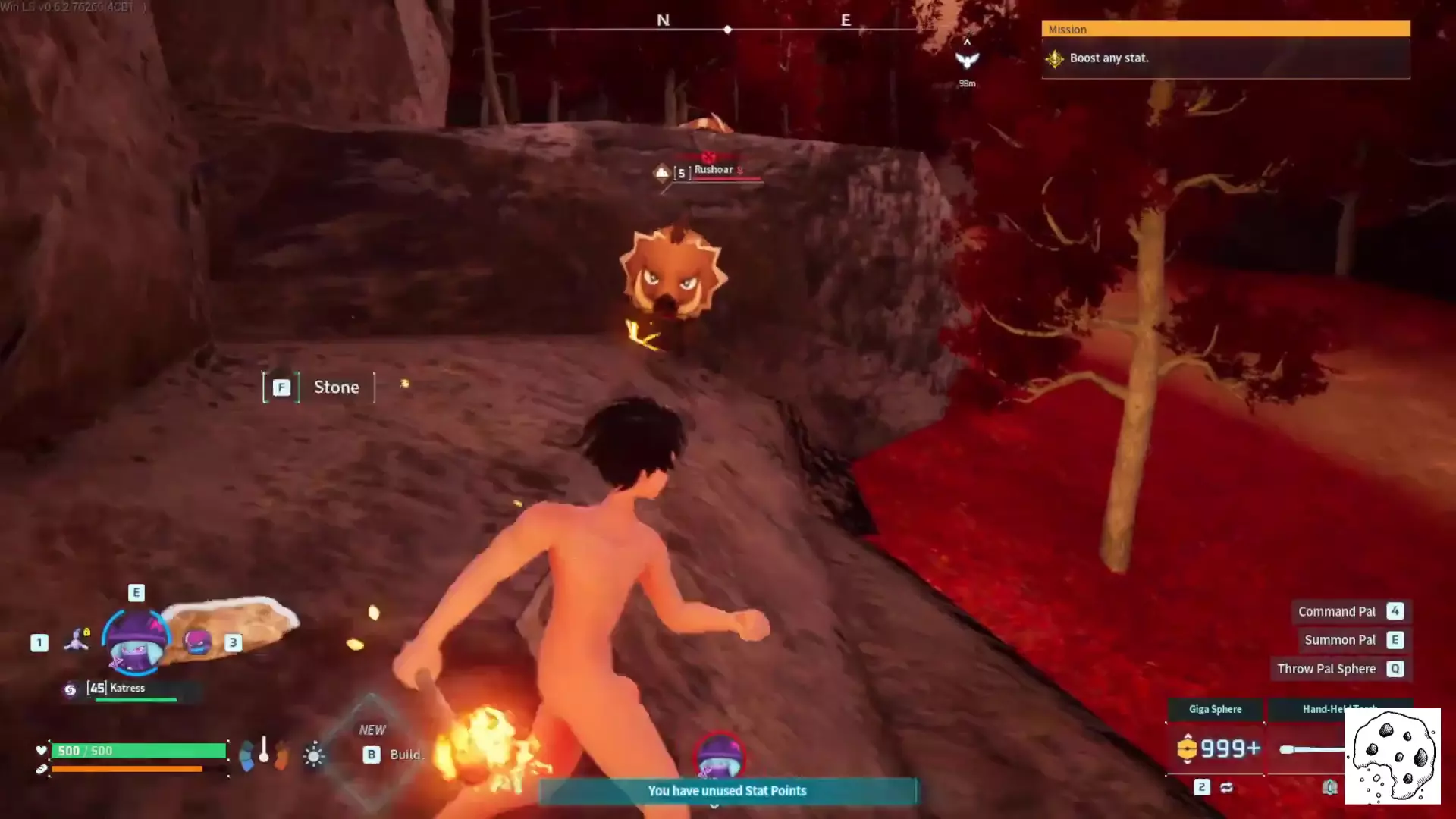Choose the small purple Pal in party slot 3
The width and height of the screenshot is (1456, 819).
click(198, 642)
